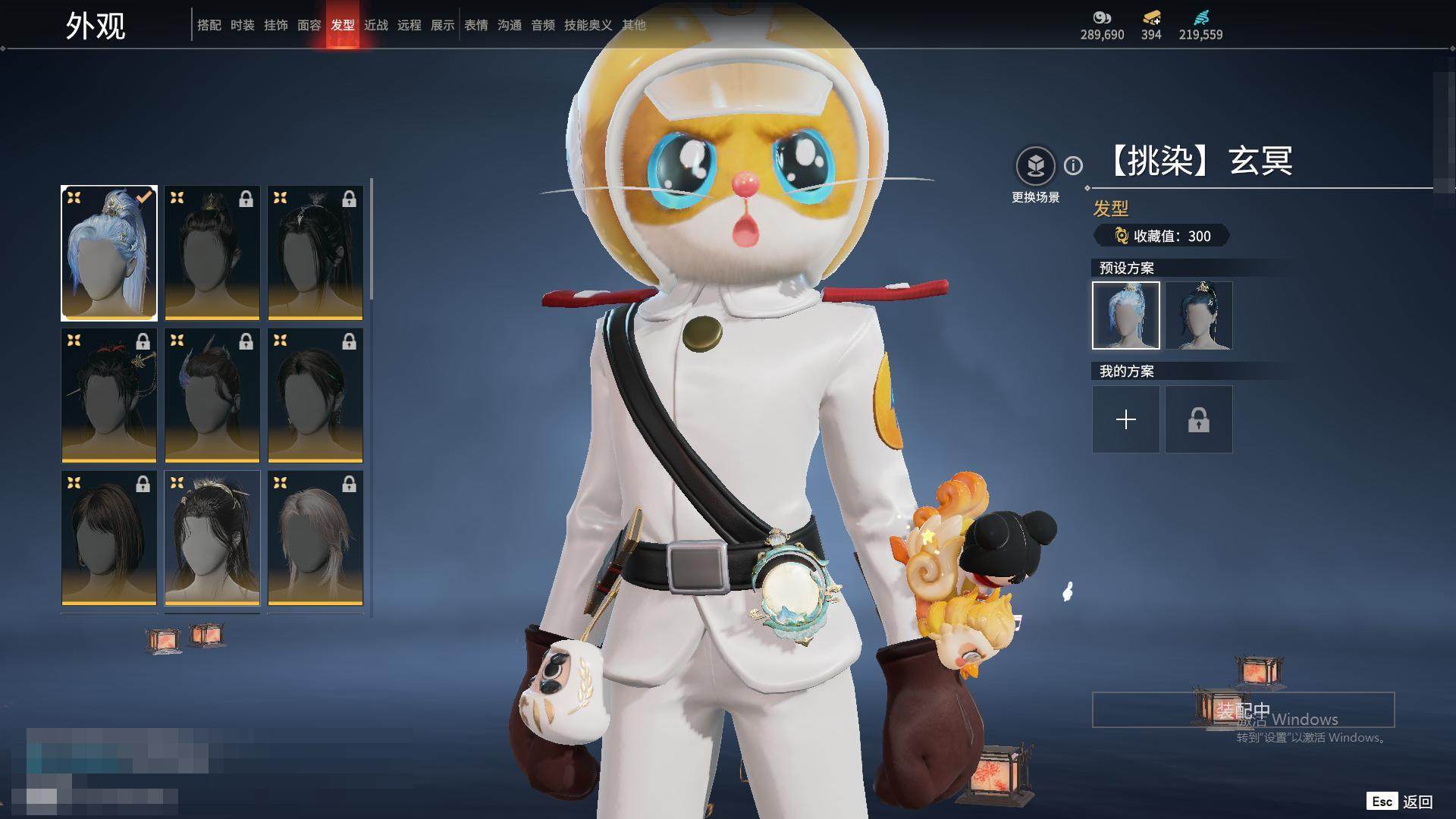Click the 返回 back button

point(1417,802)
